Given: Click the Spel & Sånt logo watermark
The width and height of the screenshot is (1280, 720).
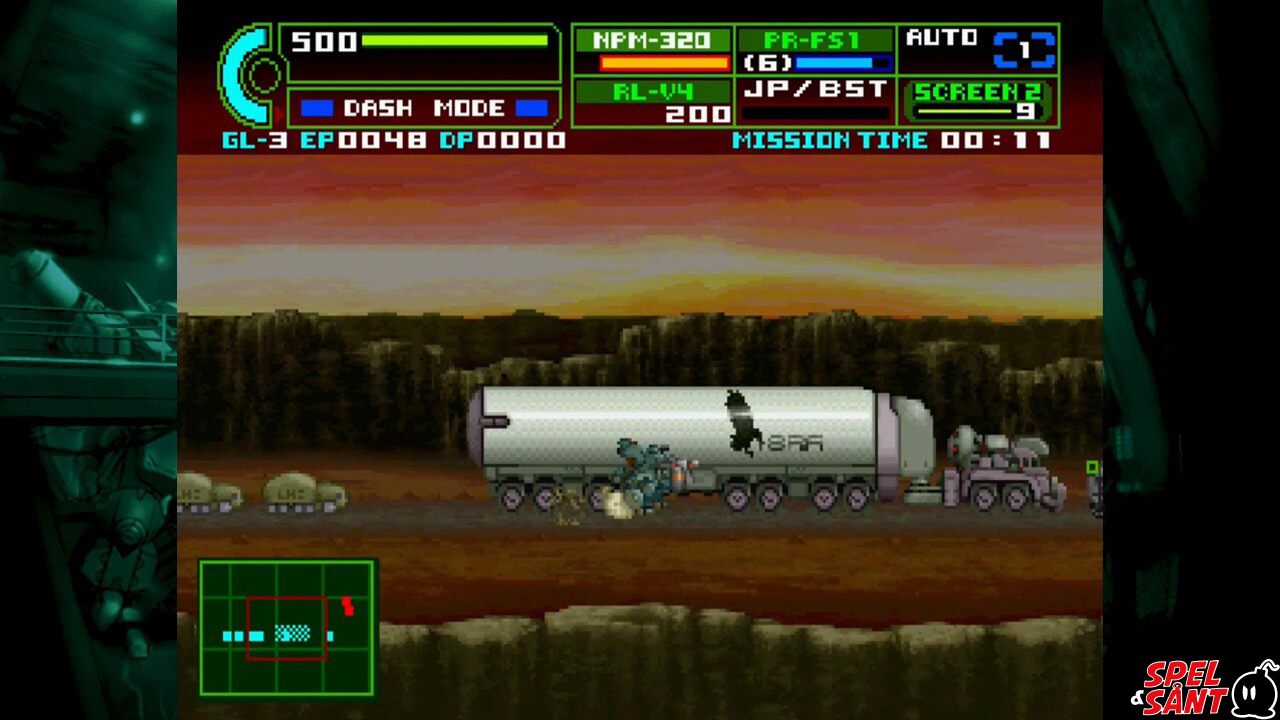Looking at the screenshot, I should pos(1203,686).
